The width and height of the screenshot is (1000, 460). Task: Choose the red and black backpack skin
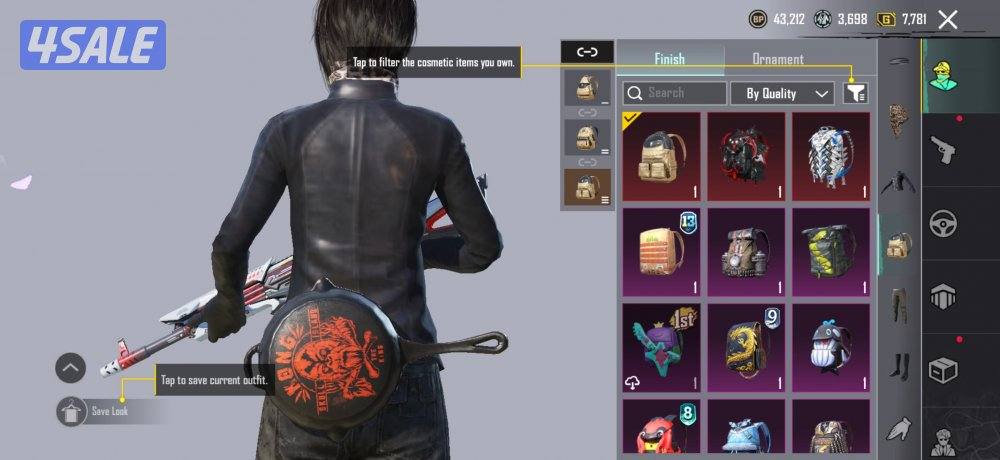coord(746,156)
